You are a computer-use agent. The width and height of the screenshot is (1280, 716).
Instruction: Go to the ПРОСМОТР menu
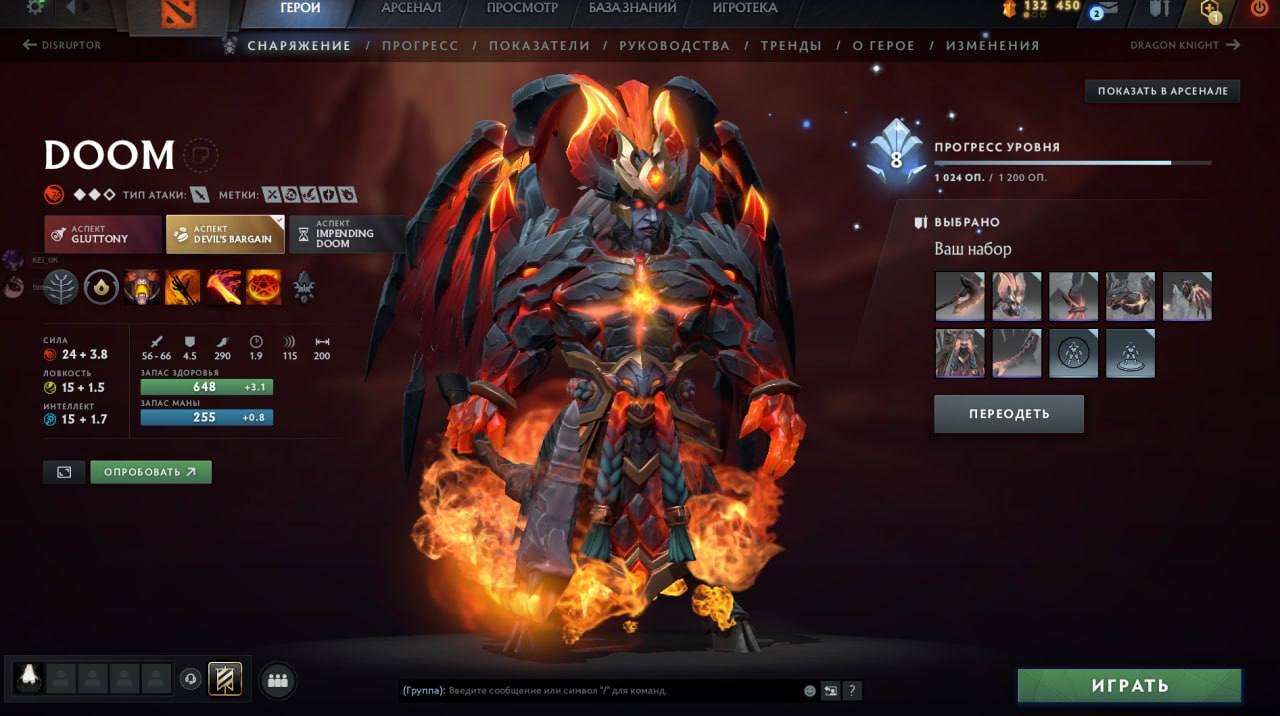(x=522, y=8)
